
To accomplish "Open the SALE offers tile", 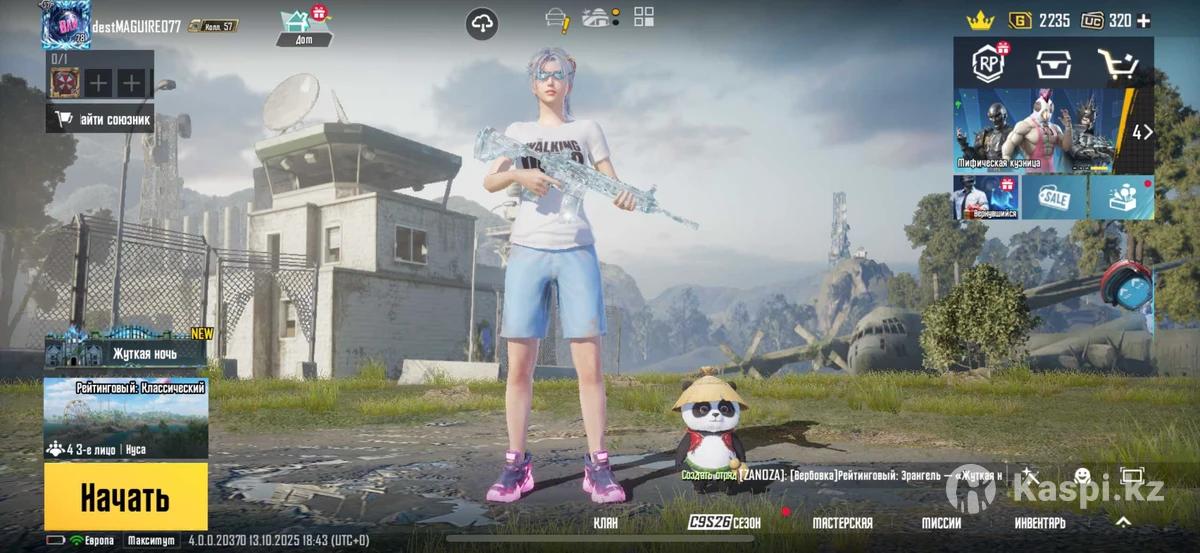I will [1054, 198].
